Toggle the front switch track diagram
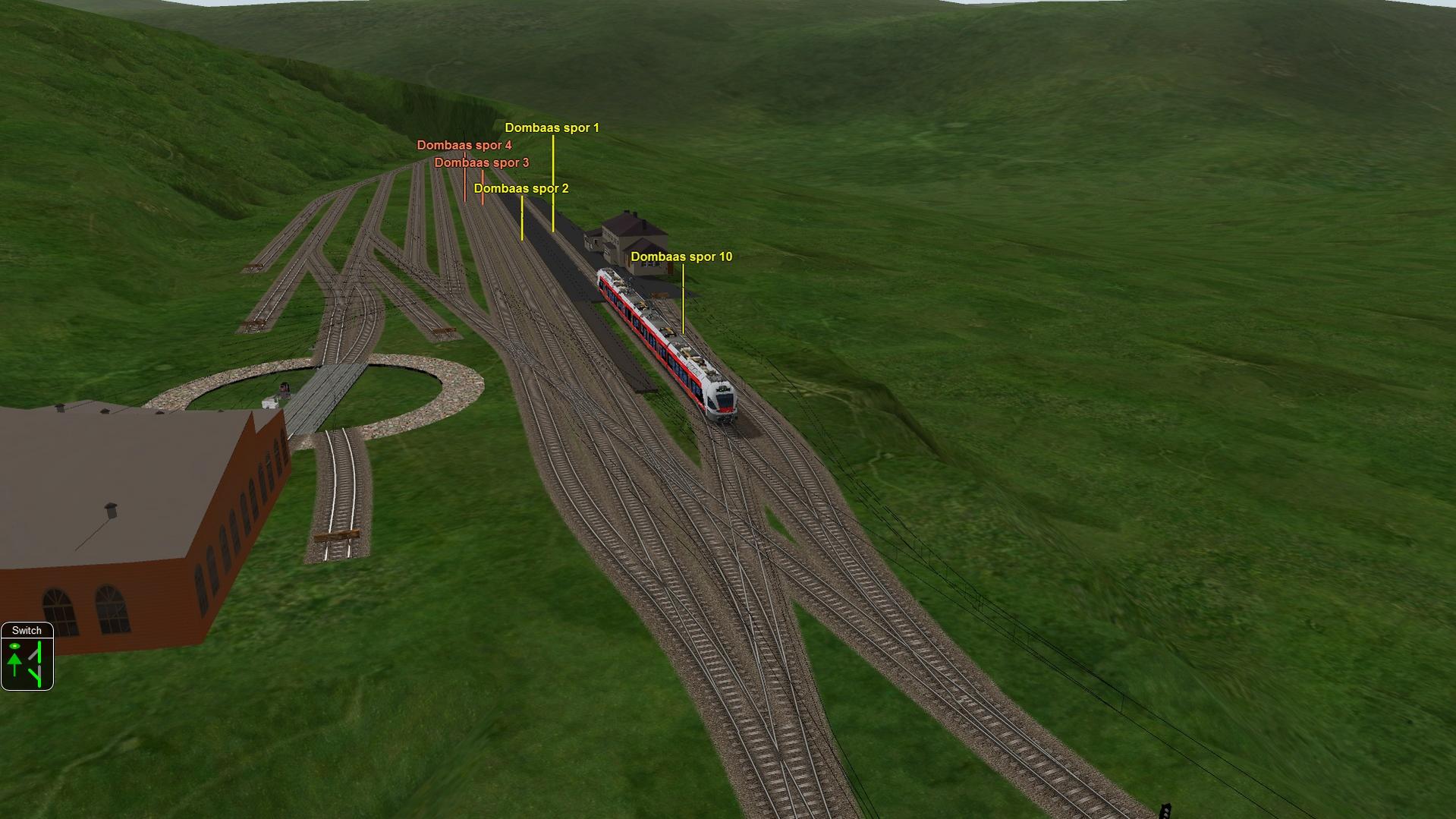The height and width of the screenshot is (819, 1456). [x=36, y=652]
